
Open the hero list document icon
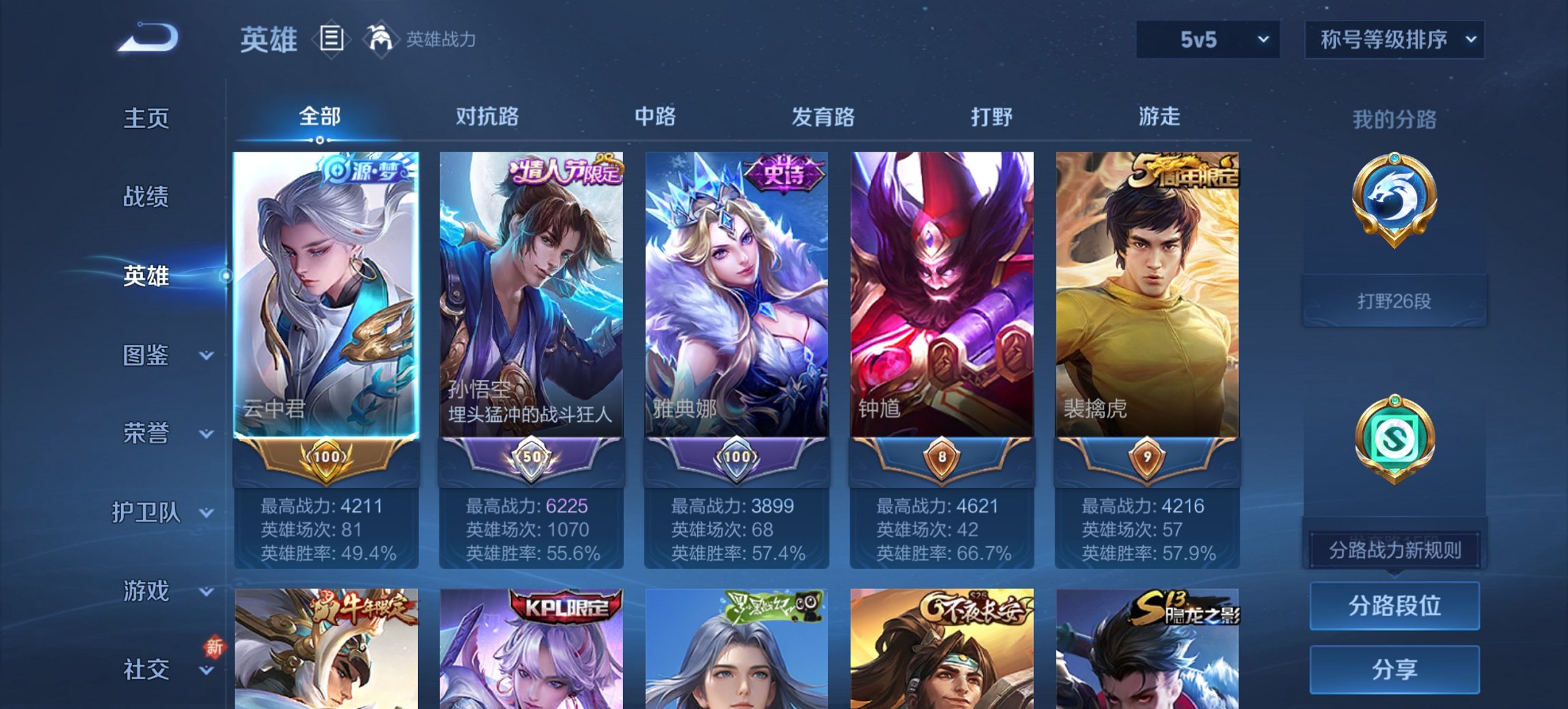332,40
